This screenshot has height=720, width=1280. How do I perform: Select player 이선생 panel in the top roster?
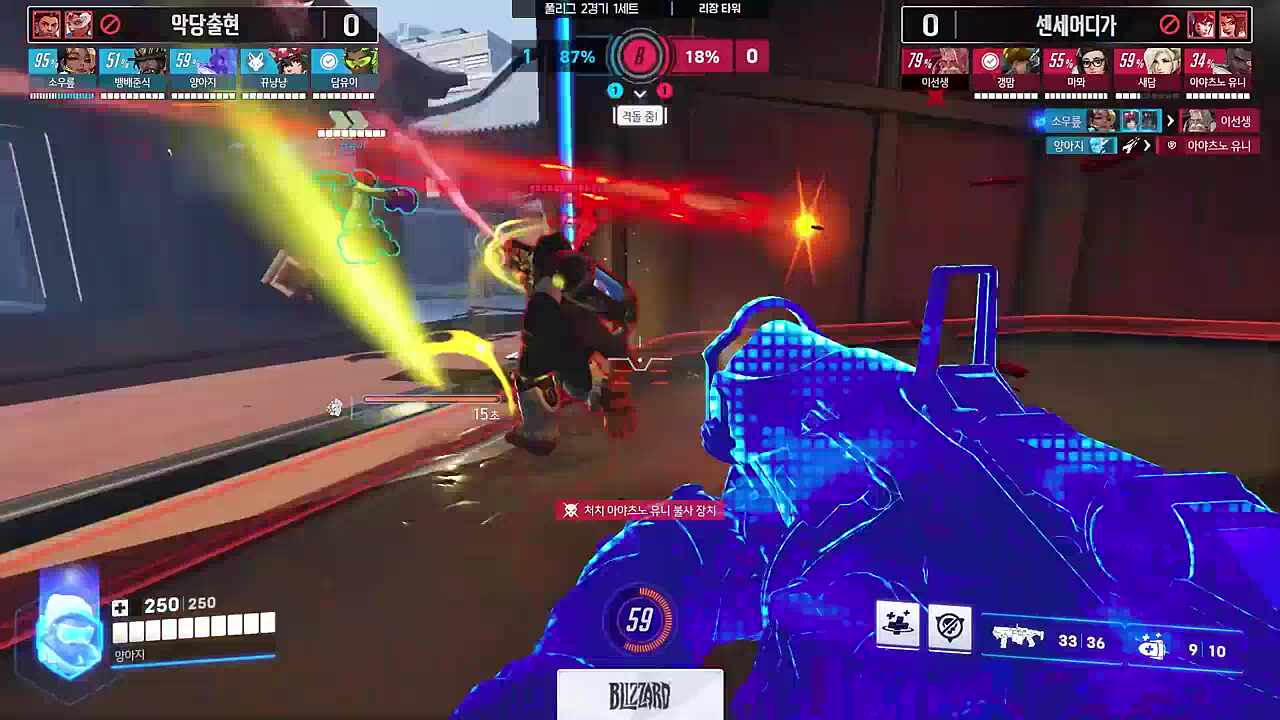point(936,70)
